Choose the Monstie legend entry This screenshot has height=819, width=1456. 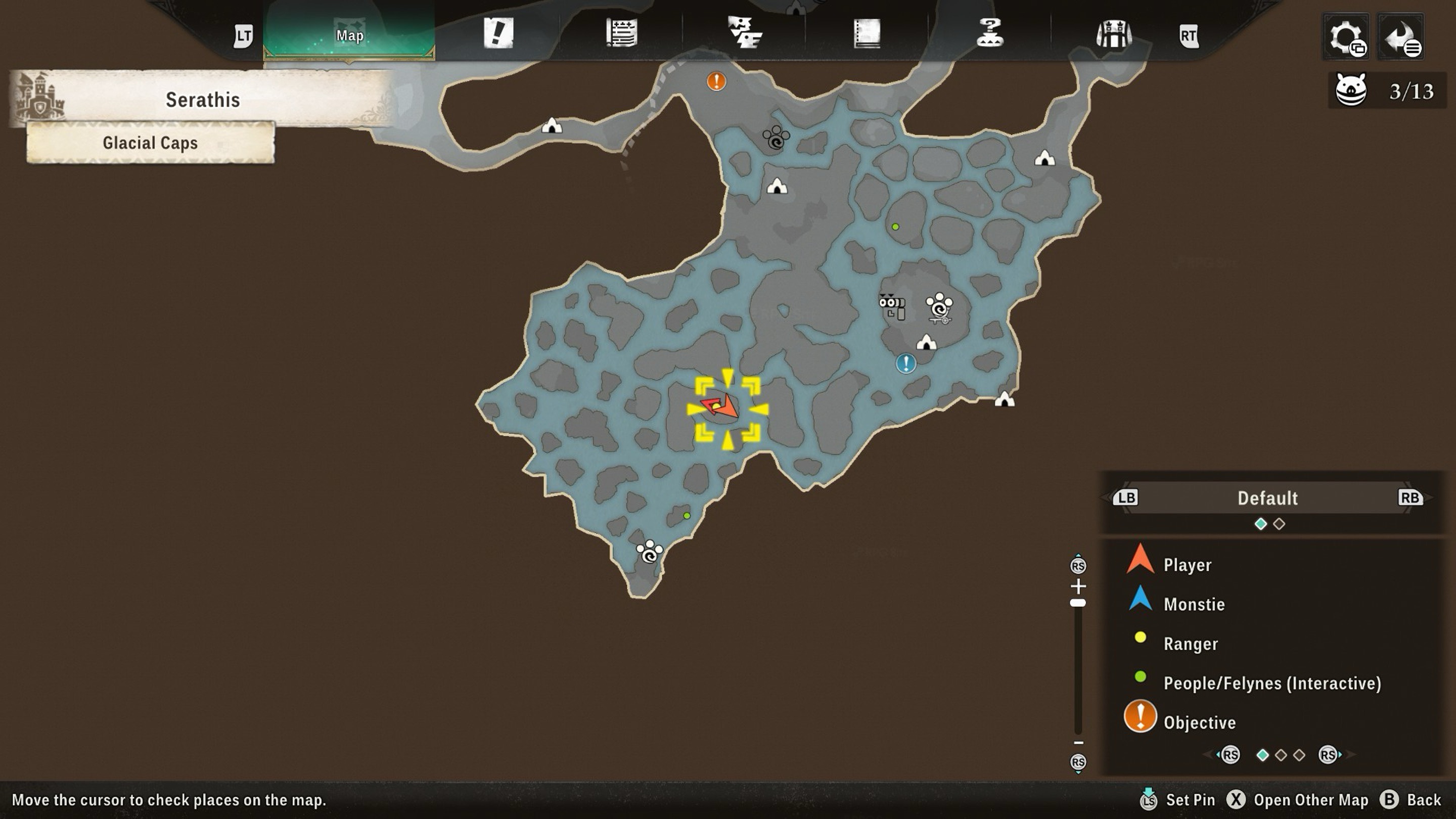pos(1194,604)
